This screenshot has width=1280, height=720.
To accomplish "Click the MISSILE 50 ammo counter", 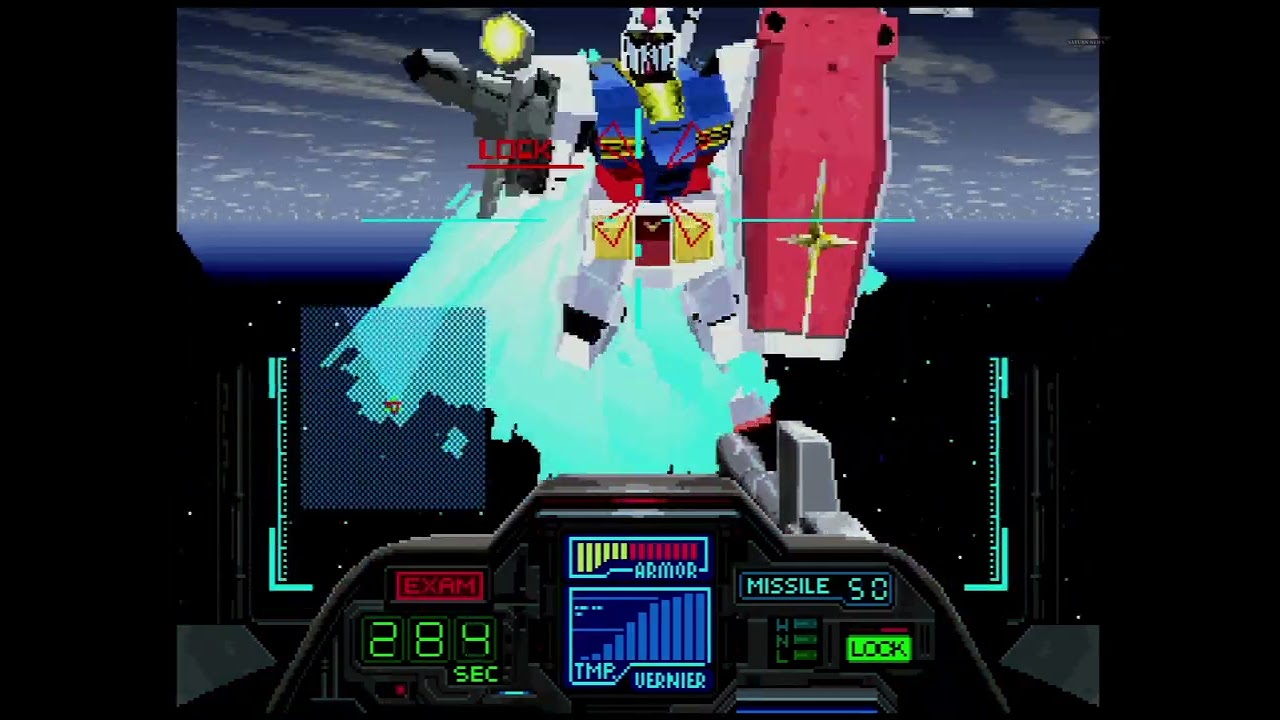I will click(x=816, y=587).
